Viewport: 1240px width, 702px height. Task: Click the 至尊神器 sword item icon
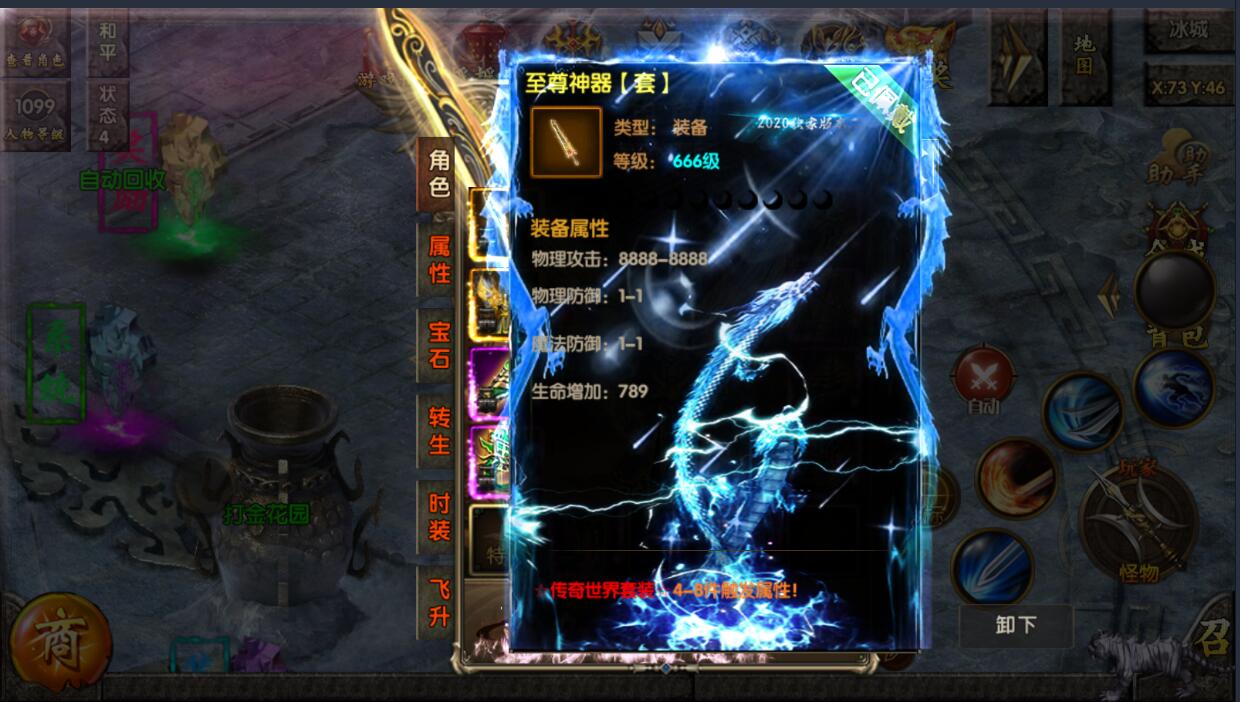[566, 142]
